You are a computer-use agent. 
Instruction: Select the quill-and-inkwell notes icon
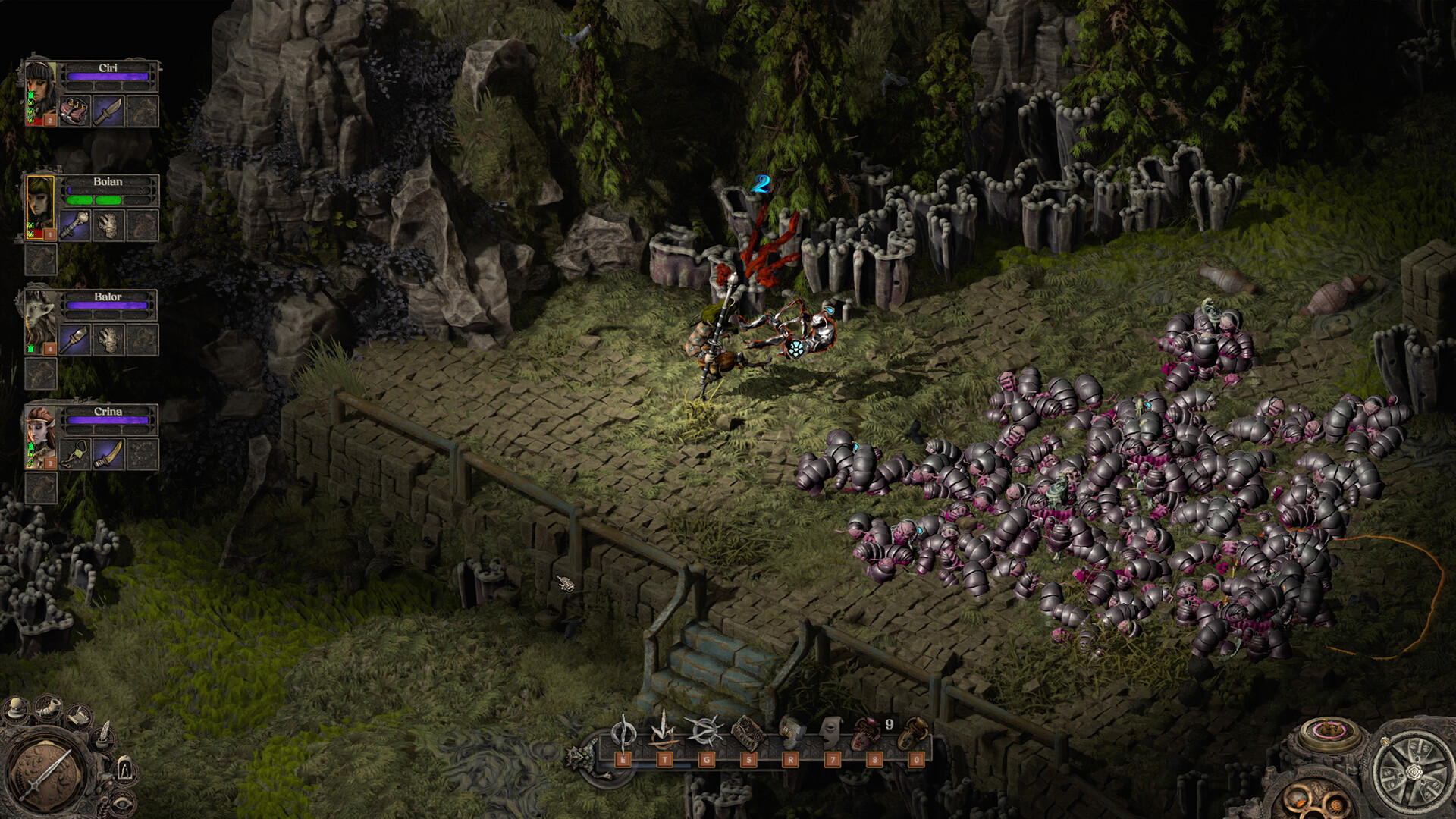click(104, 736)
